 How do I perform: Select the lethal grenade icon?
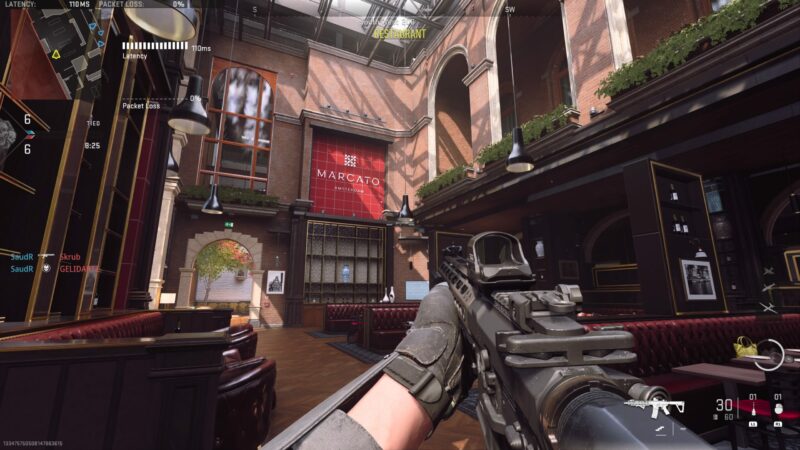point(777,408)
